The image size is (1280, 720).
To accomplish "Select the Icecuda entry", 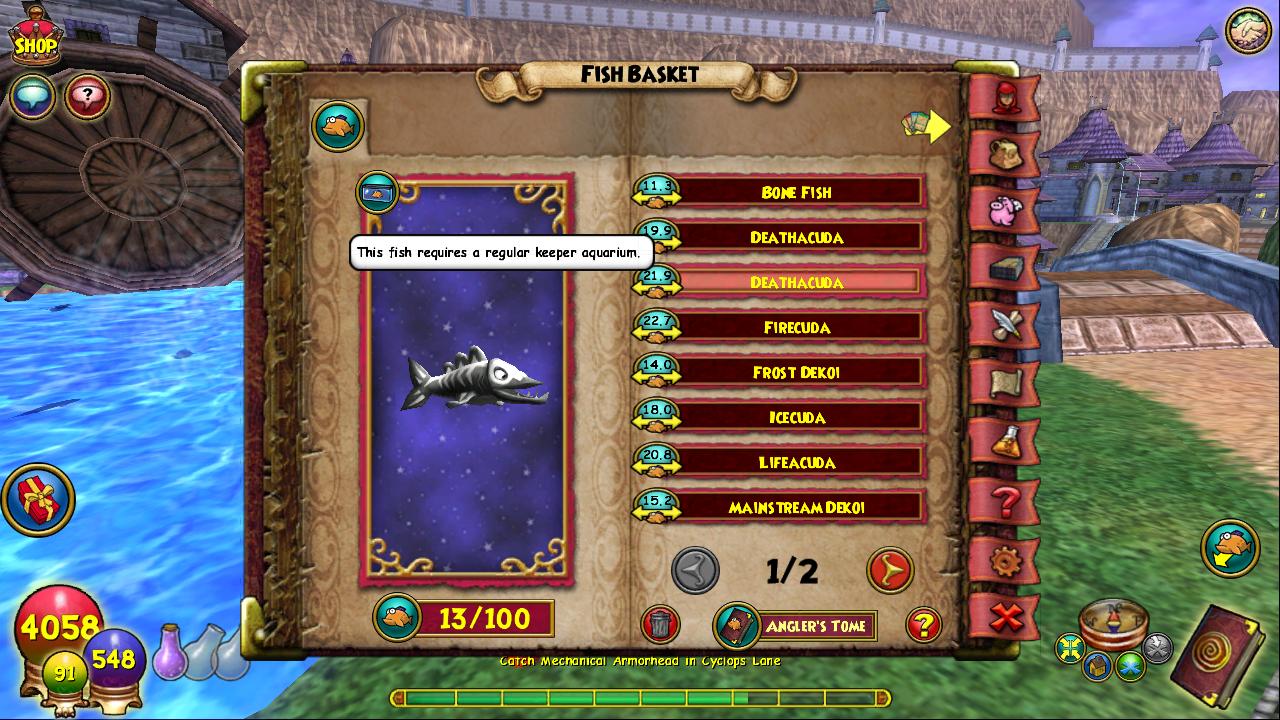I will [796, 417].
